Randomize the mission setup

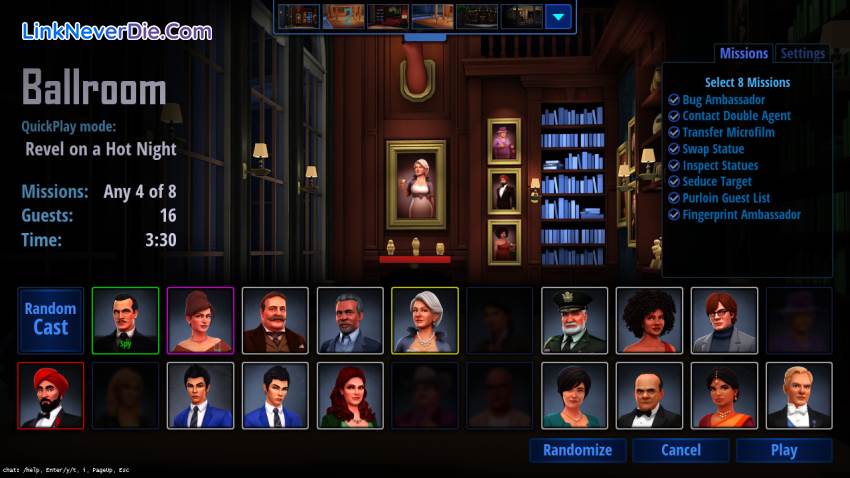click(577, 450)
